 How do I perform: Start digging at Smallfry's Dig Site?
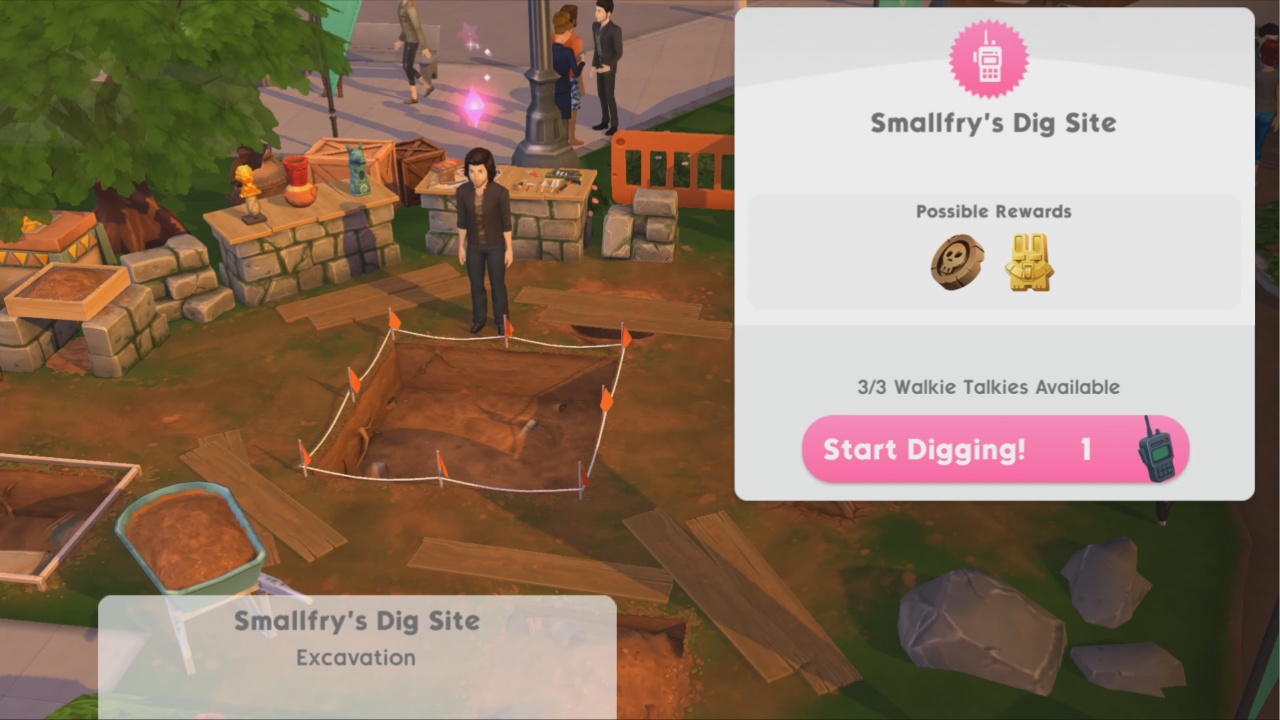coord(994,449)
